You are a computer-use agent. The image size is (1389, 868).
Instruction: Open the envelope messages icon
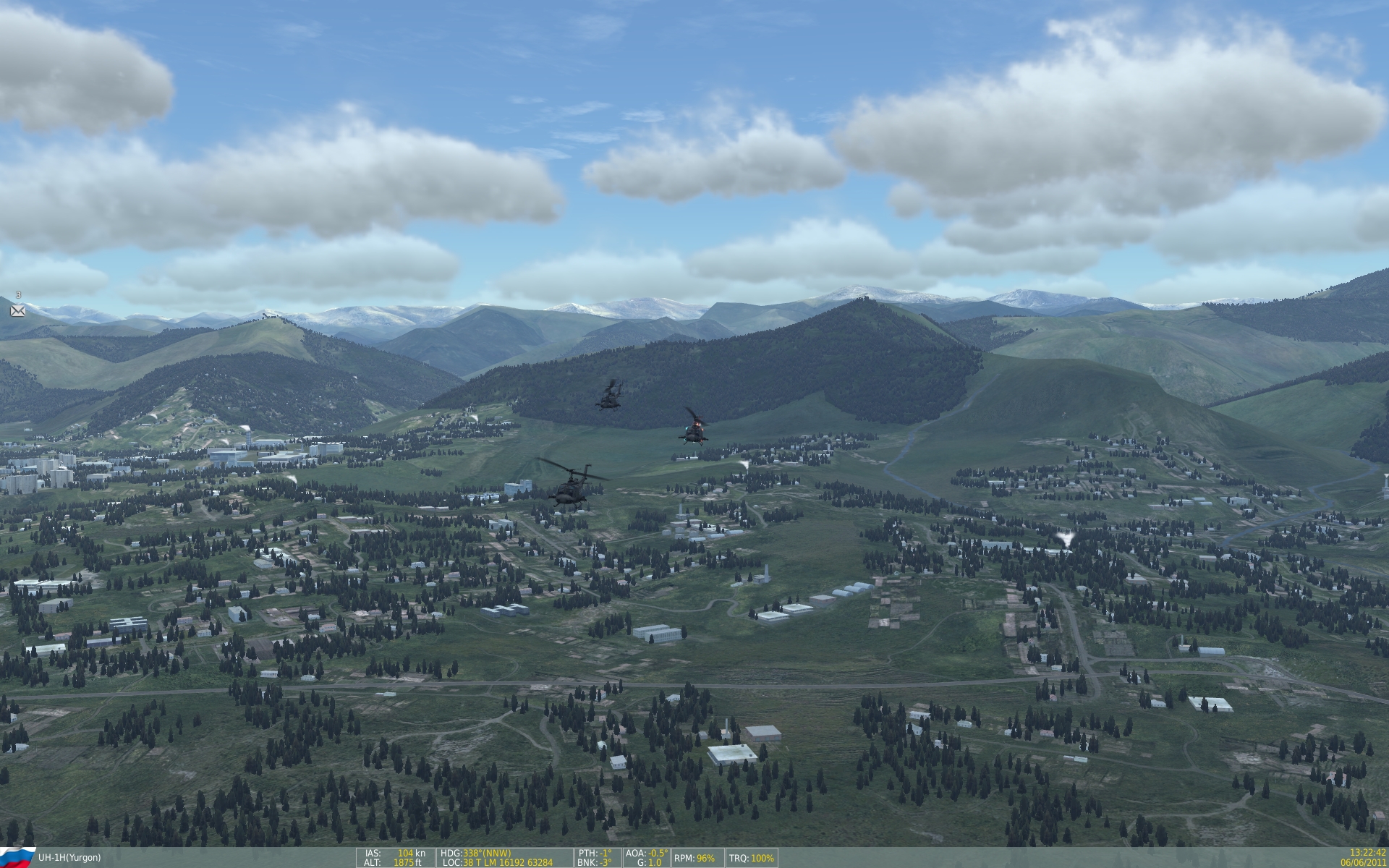(17, 311)
